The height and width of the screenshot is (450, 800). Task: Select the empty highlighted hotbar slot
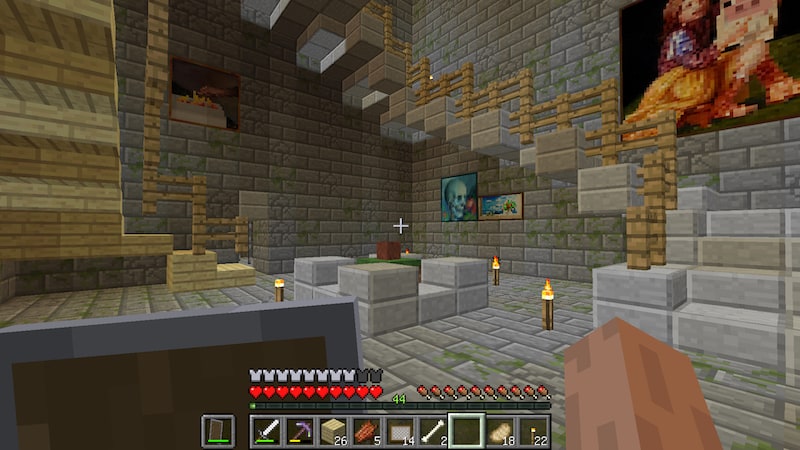(466, 431)
